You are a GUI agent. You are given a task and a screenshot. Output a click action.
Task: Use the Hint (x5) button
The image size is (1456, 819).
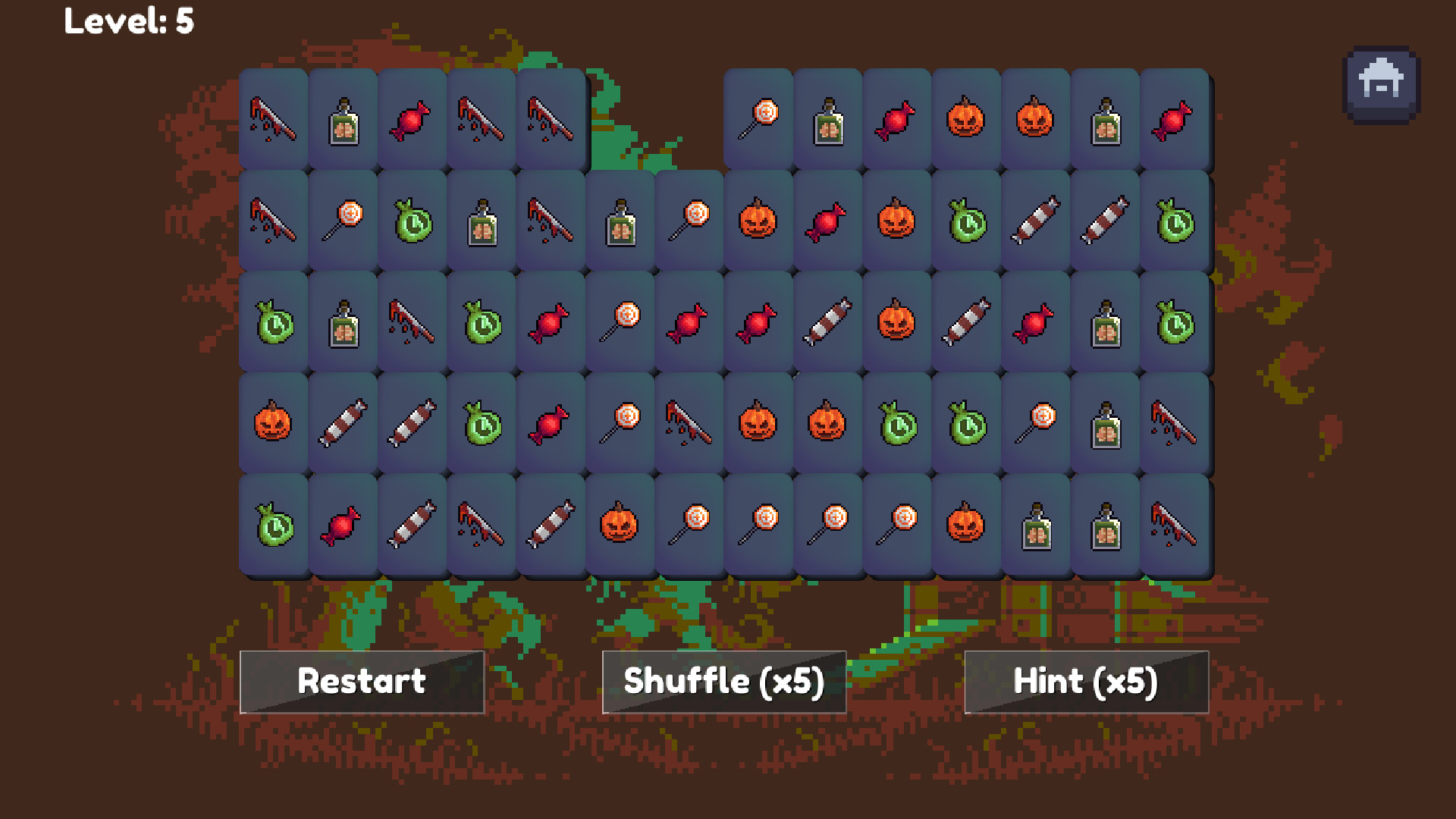tap(1086, 681)
